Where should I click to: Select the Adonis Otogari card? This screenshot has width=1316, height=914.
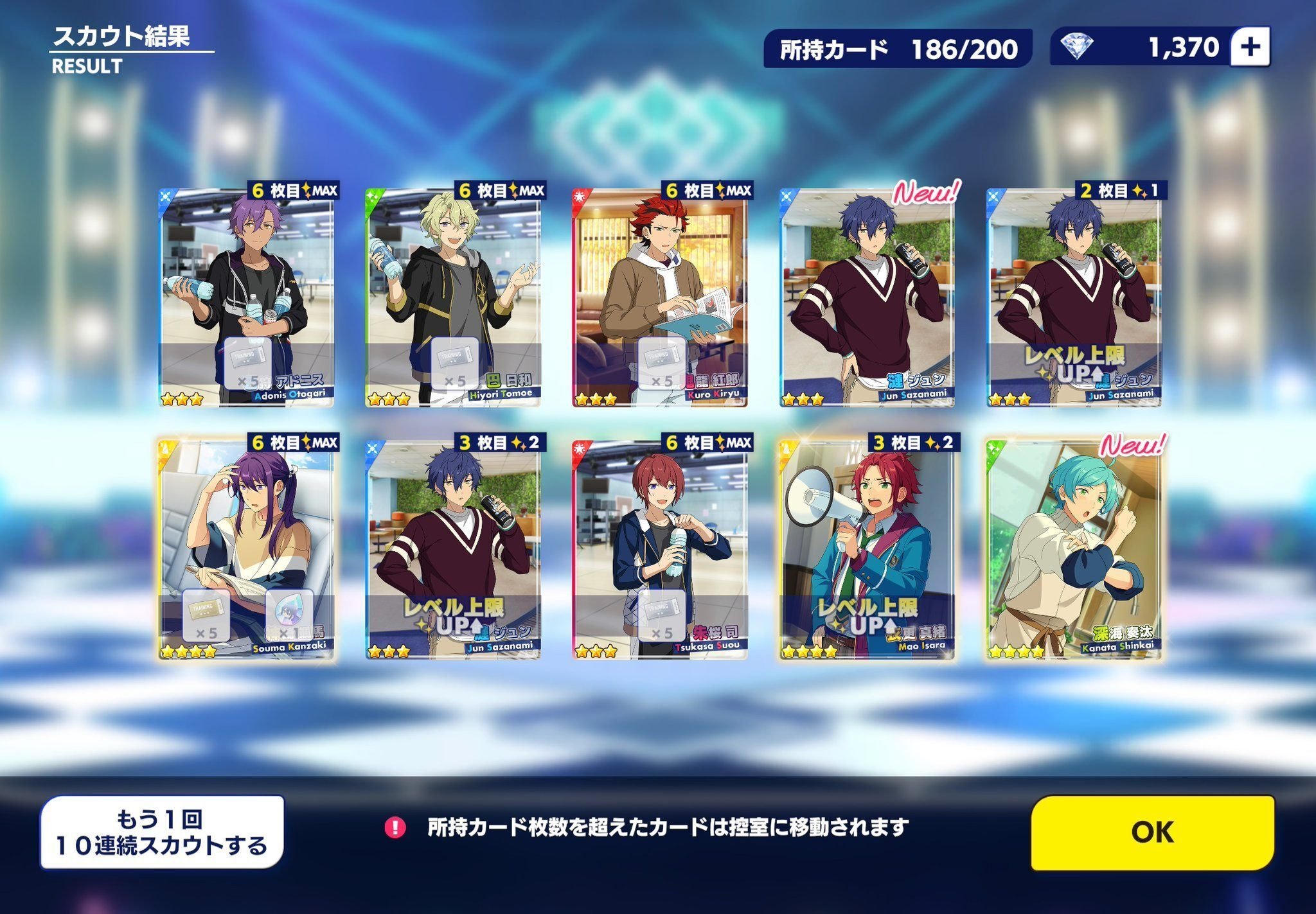point(247,297)
